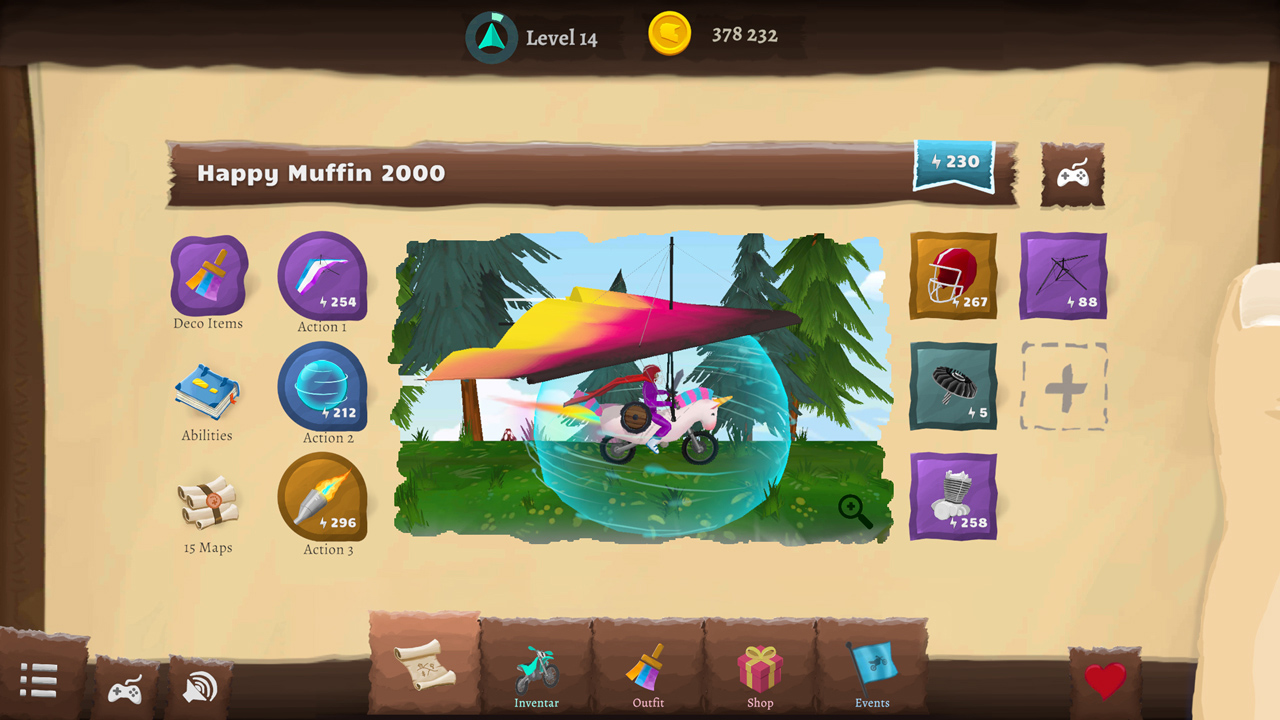Select the antenna part costing 88
Screen dimensions: 1280x720
tap(1063, 276)
